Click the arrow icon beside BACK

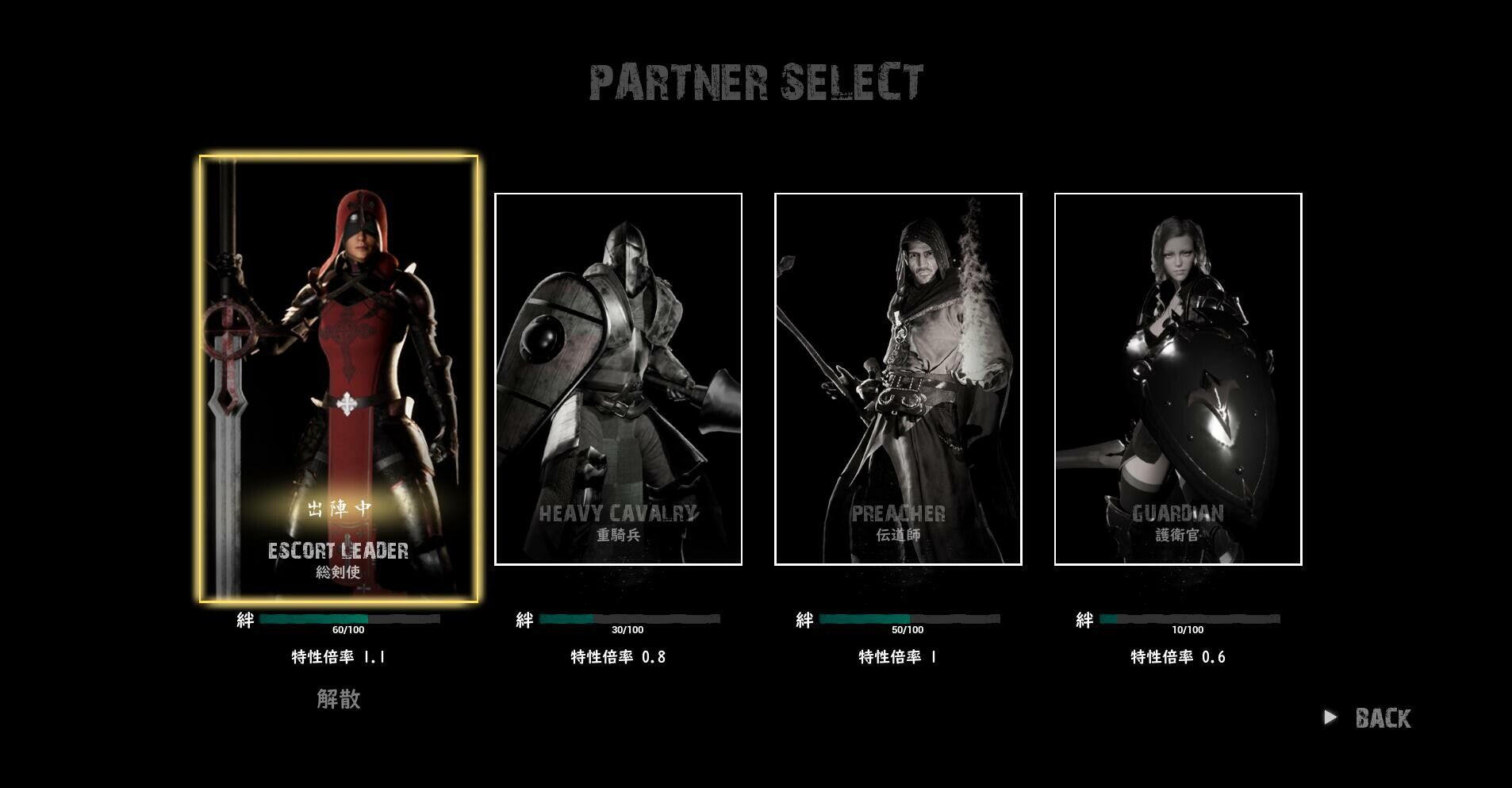[1331, 717]
